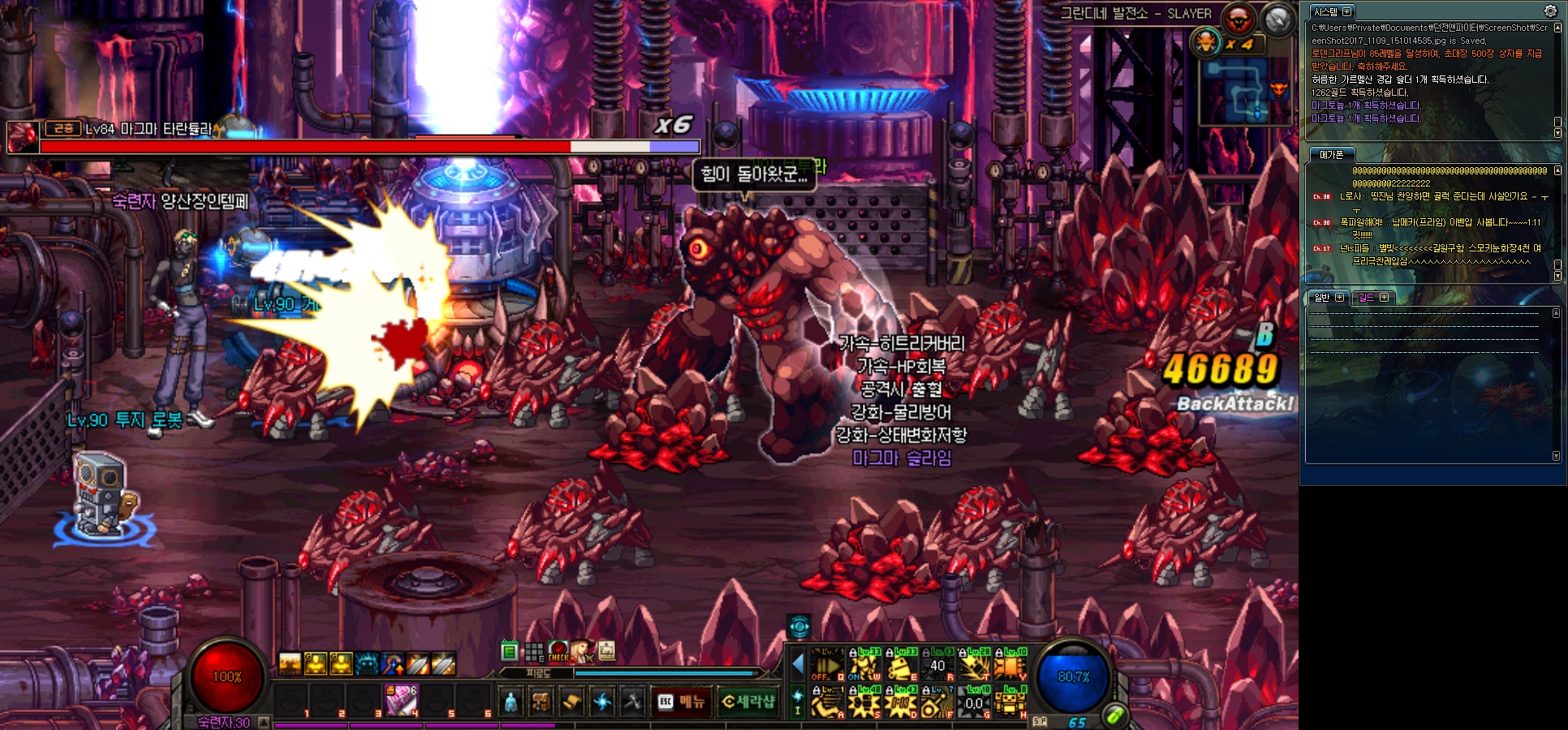
Task: Open the 세라샵 cash shop
Action: tap(747, 702)
